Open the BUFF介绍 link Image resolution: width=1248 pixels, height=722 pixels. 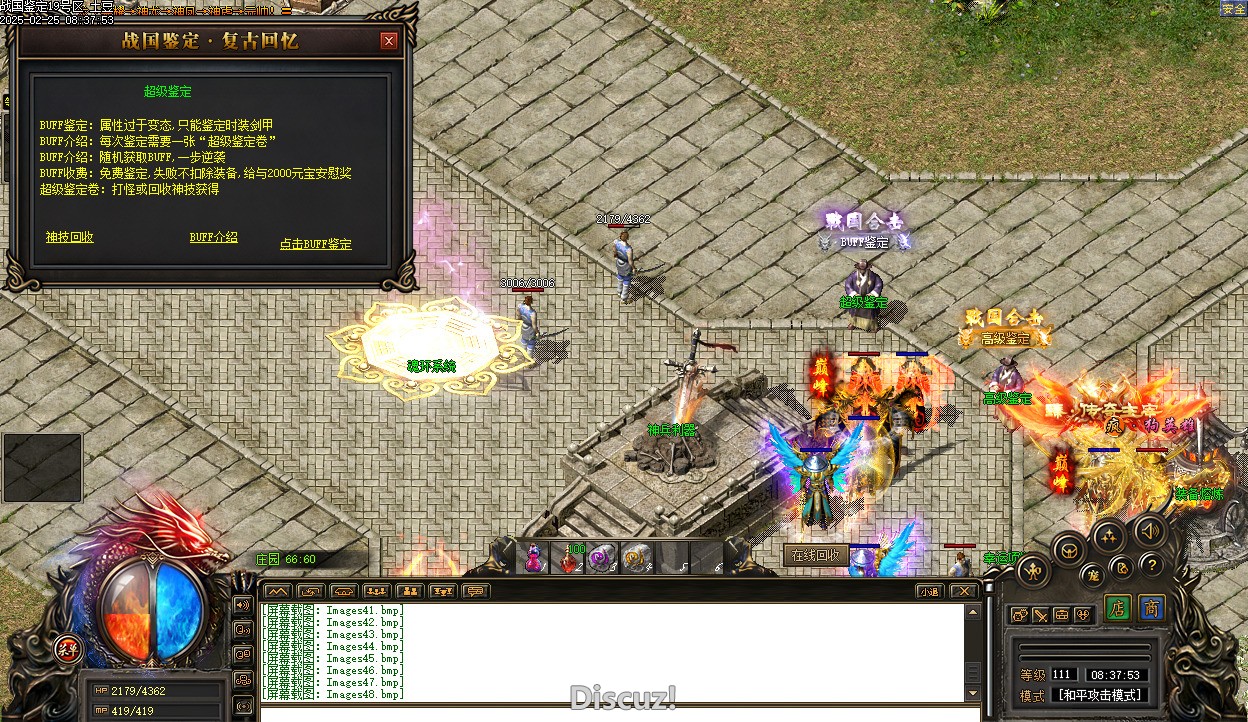click(x=214, y=237)
